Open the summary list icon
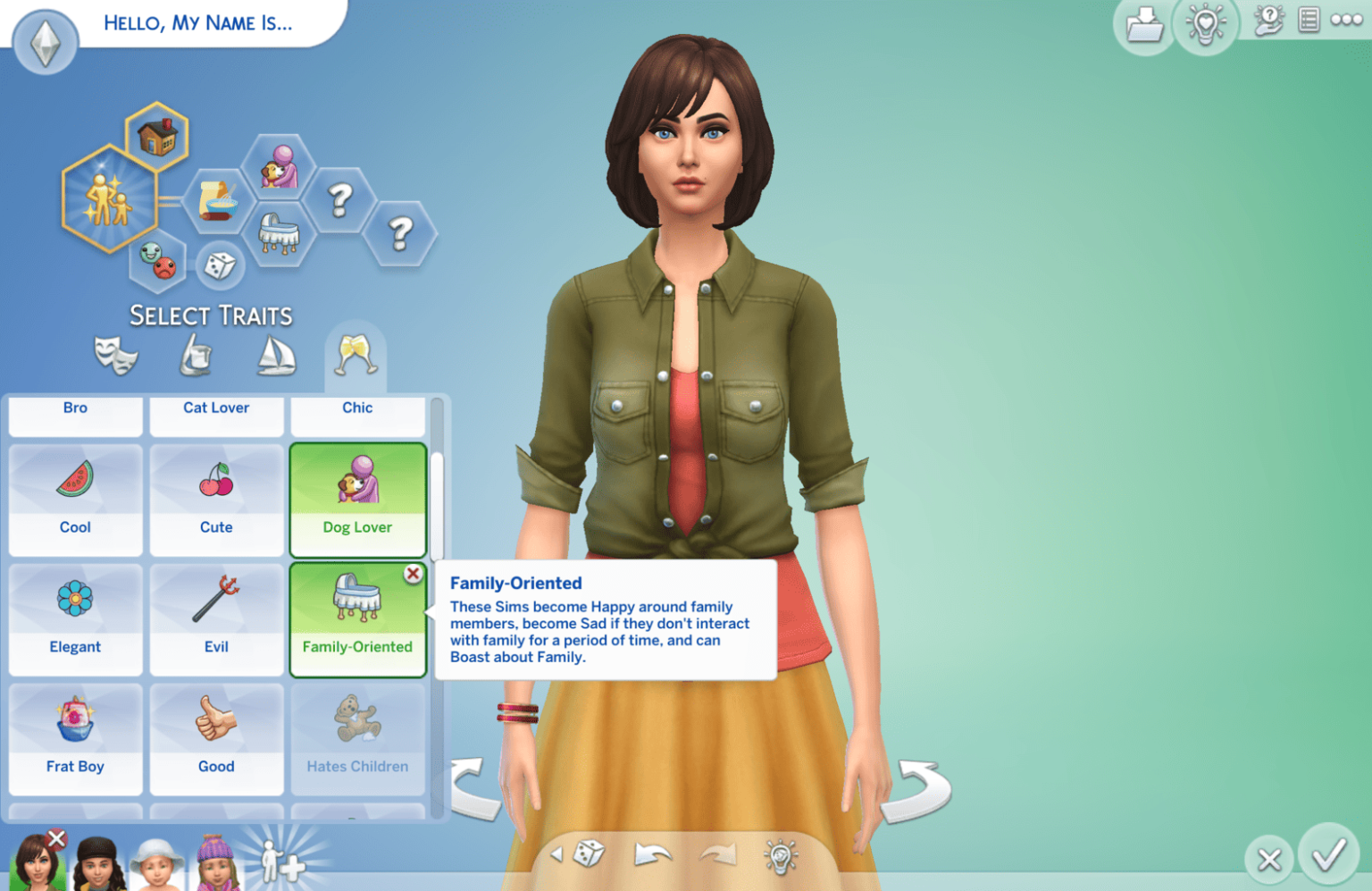Image resolution: width=1372 pixels, height=891 pixels. 1309,20
